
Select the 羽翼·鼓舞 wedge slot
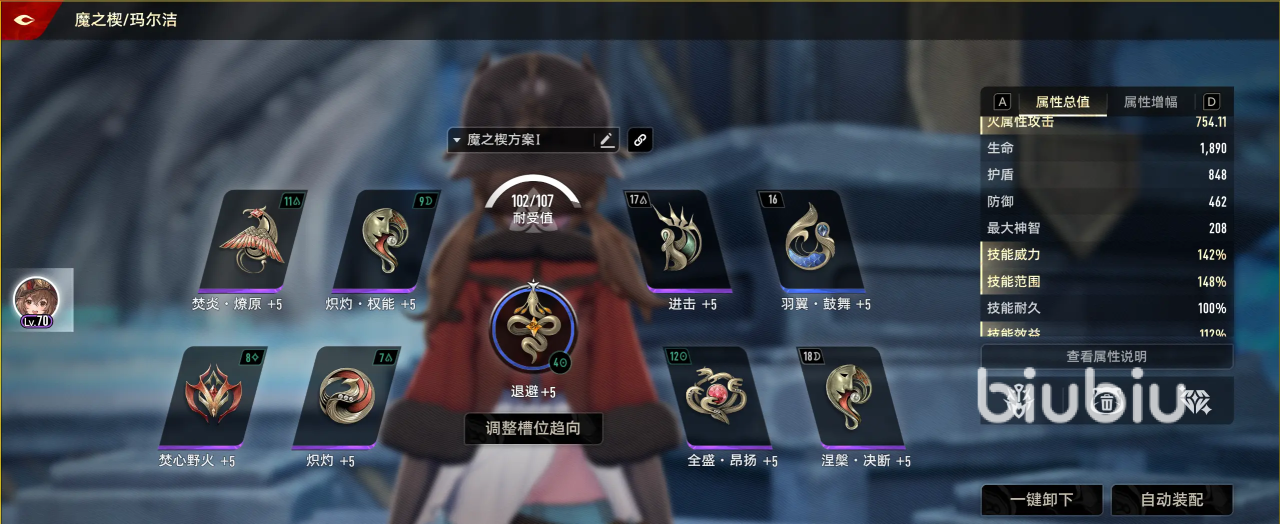pos(810,240)
